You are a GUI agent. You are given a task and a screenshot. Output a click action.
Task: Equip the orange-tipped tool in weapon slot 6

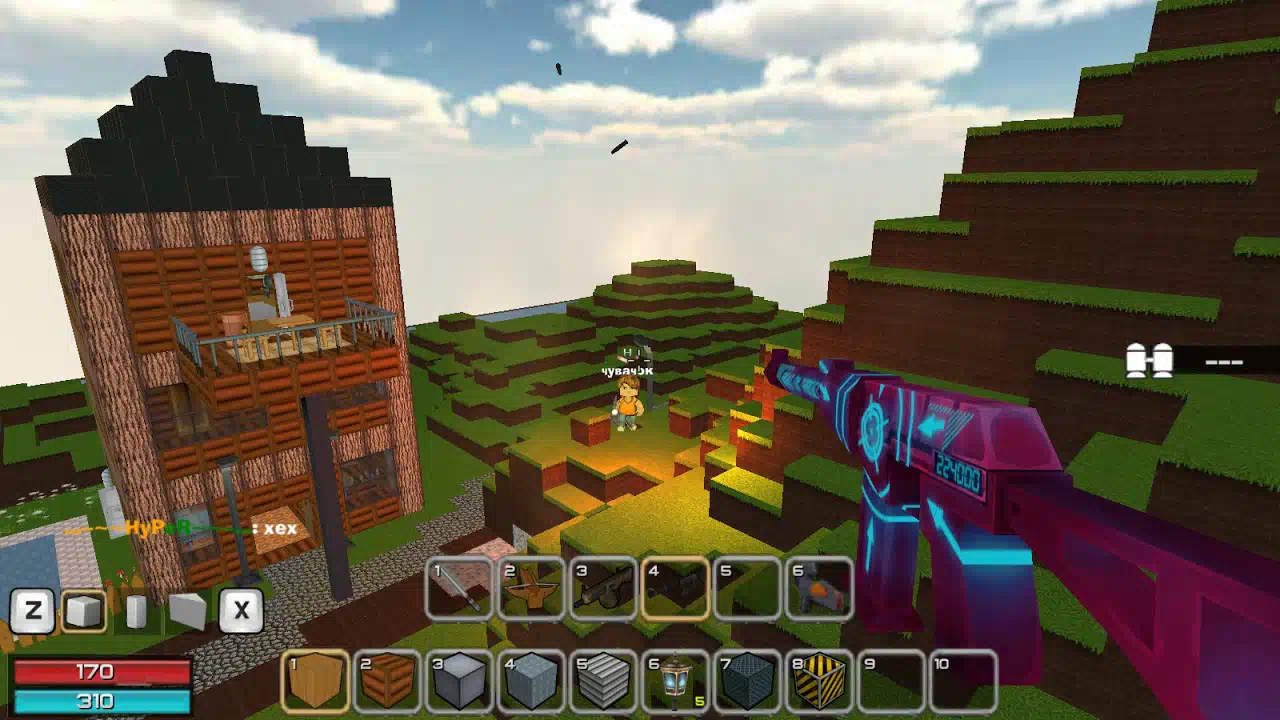coord(819,587)
